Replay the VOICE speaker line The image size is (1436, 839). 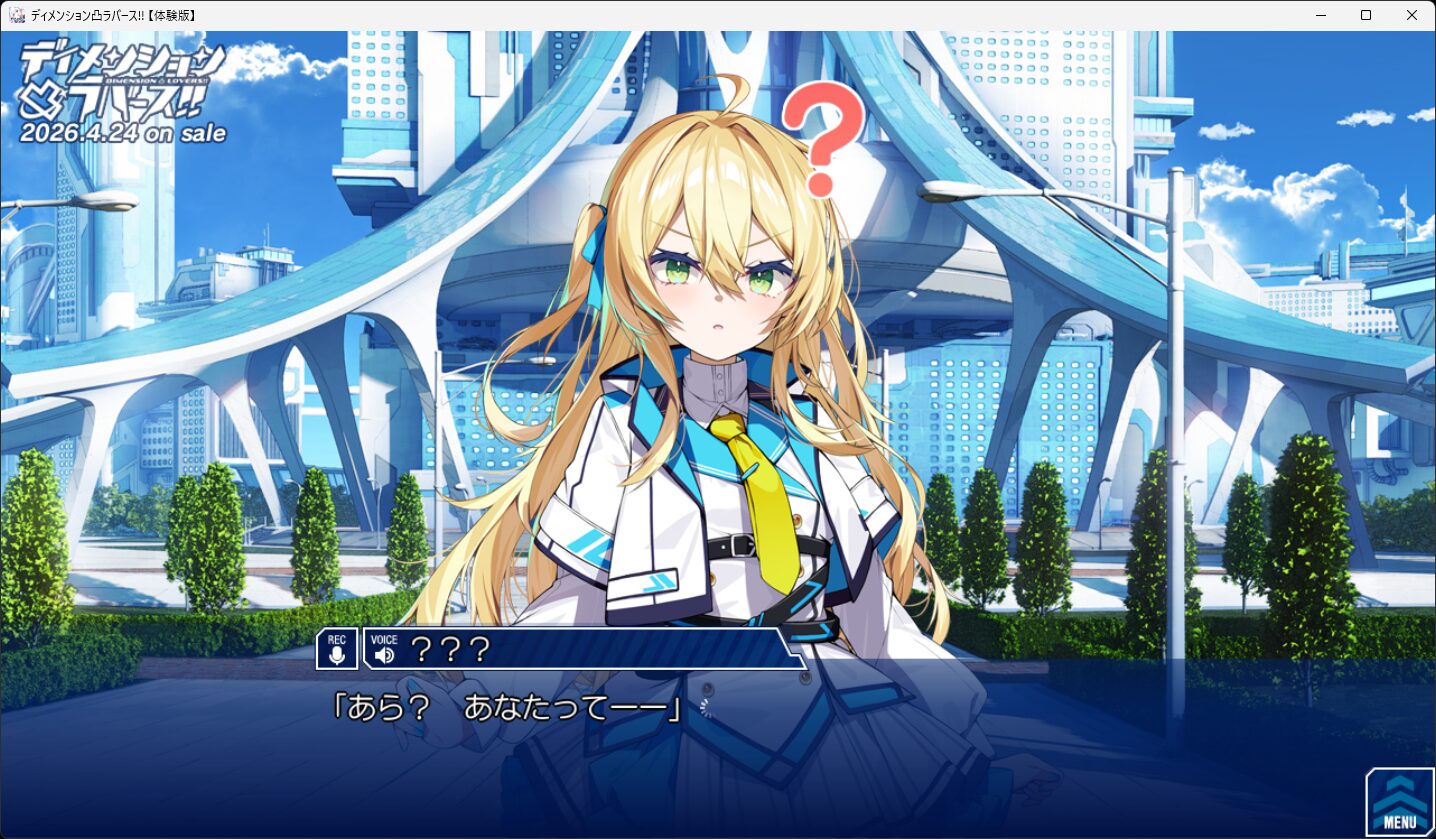pyautogui.click(x=384, y=651)
